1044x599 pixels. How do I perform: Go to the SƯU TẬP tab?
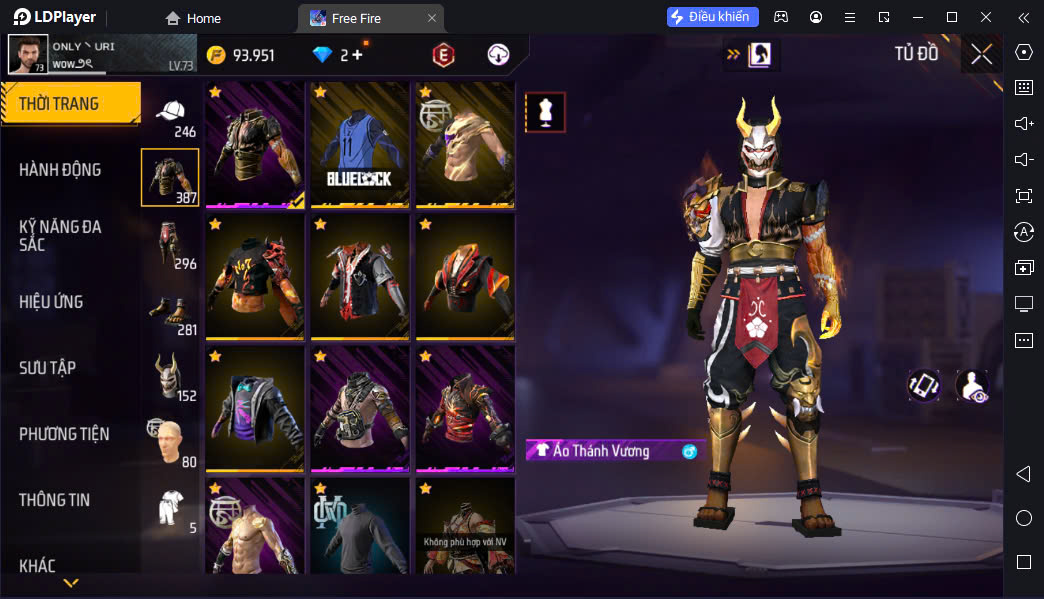pyautogui.click(x=48, y=368)
